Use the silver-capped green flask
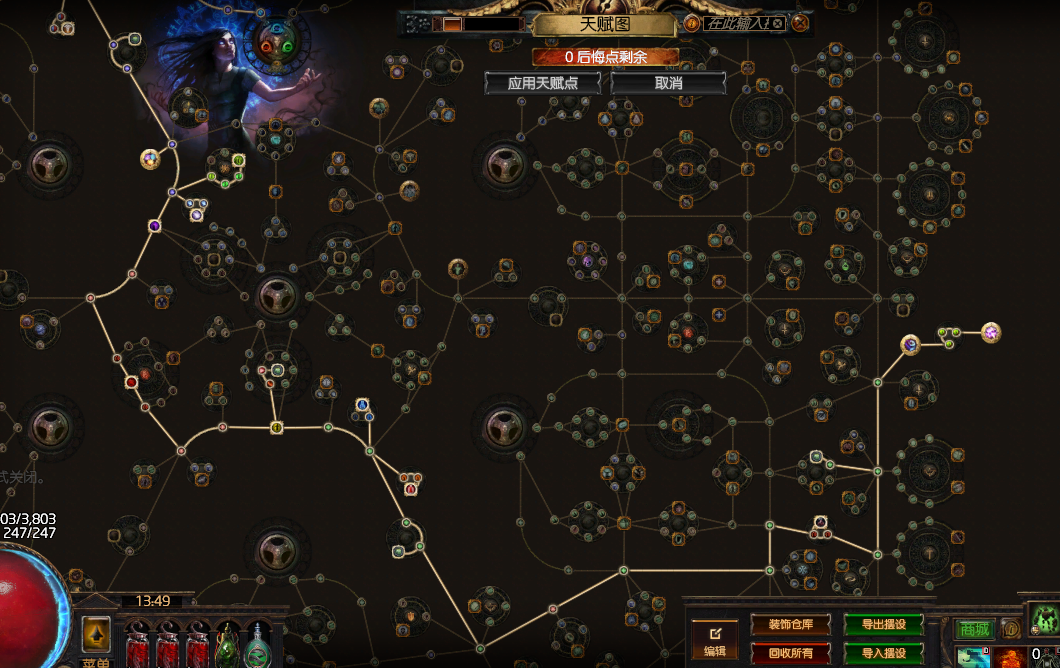1060x668 pixels. pos(259,645)
